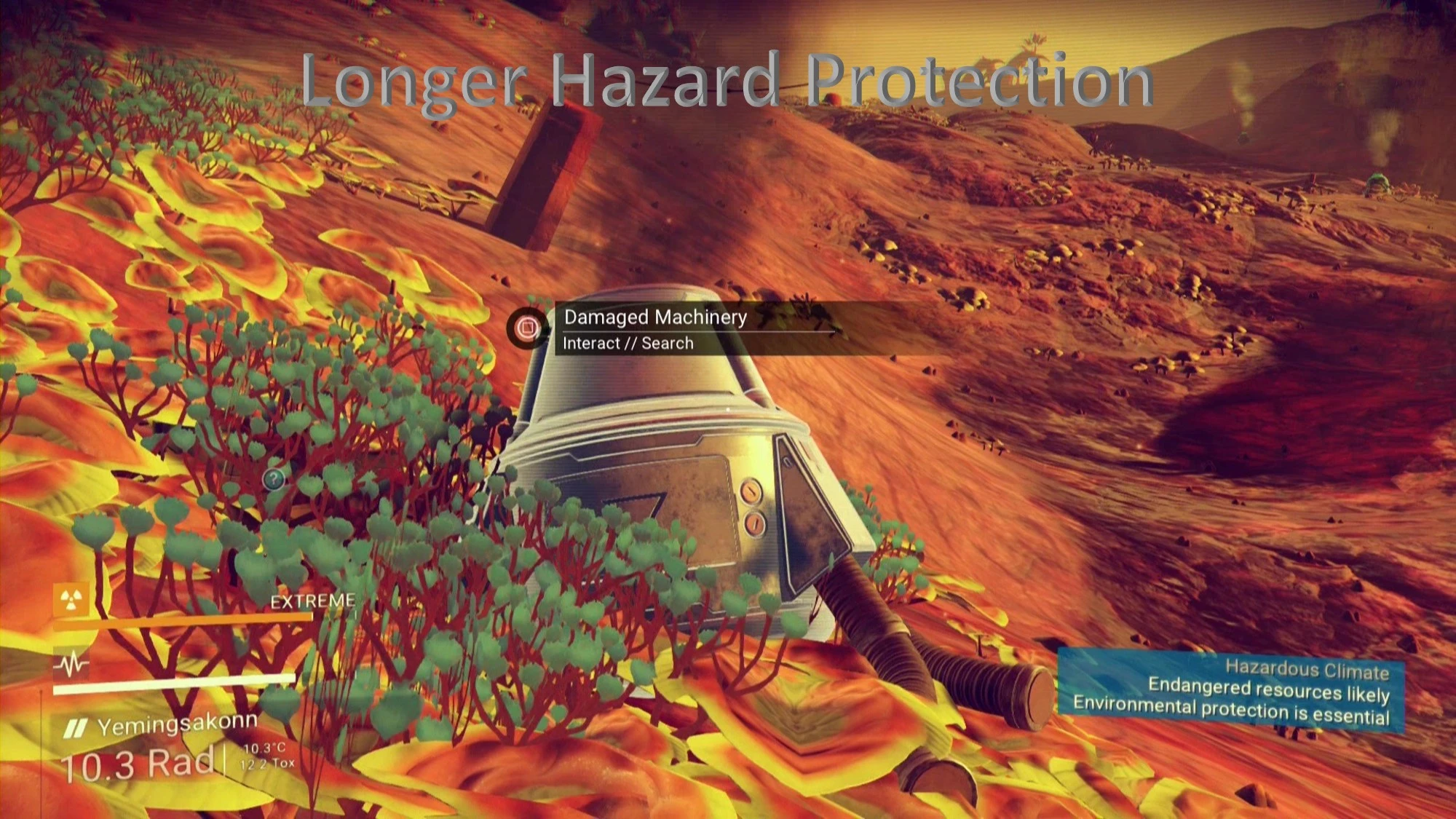Toggle the EXTREME hazard warning label
Screen dimensions: 1456x819
click(312, 602)
